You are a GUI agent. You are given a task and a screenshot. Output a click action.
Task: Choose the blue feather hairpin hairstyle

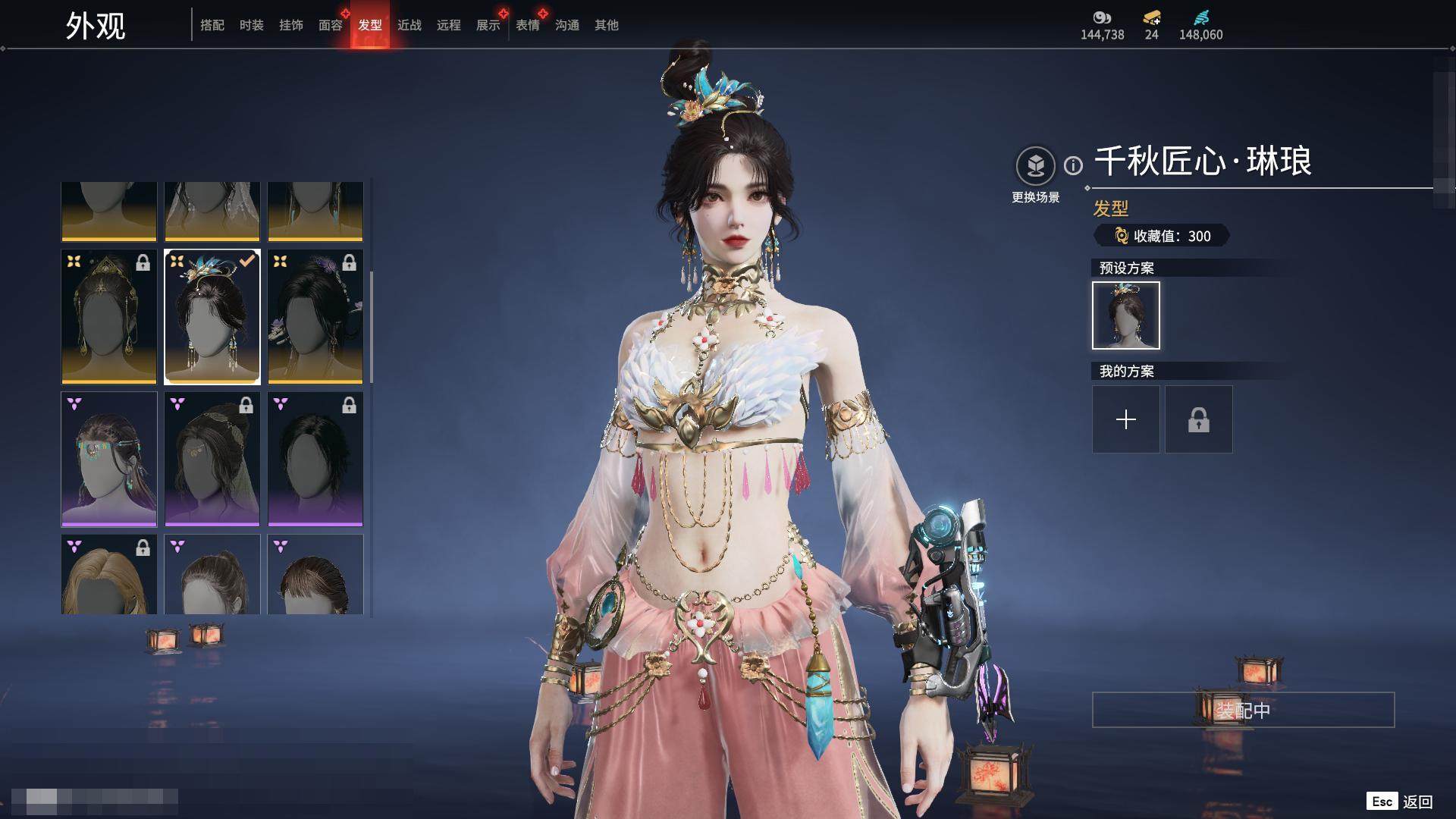pos(212,317)
